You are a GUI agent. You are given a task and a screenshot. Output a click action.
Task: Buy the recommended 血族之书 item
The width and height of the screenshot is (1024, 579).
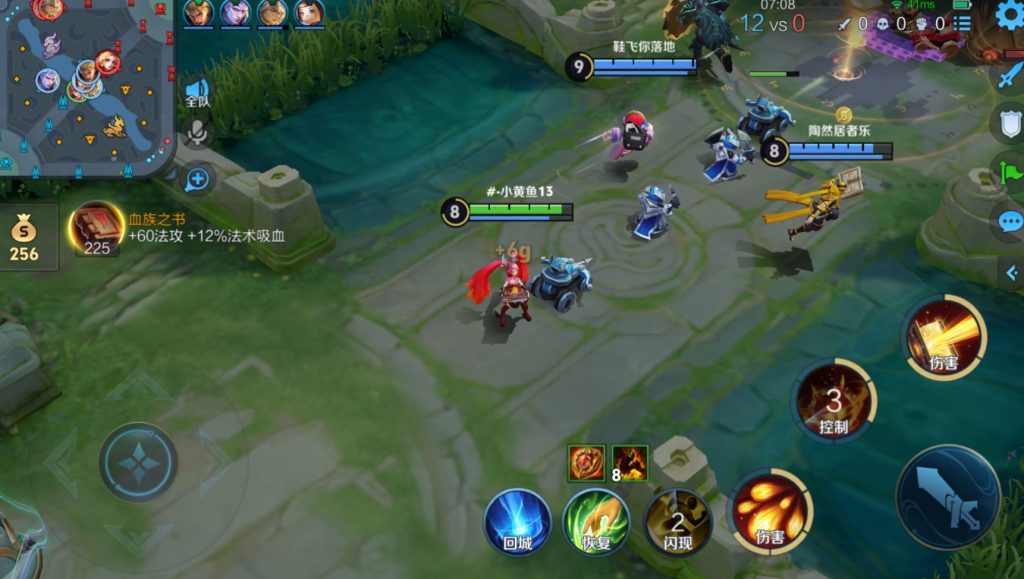[96, 227]
